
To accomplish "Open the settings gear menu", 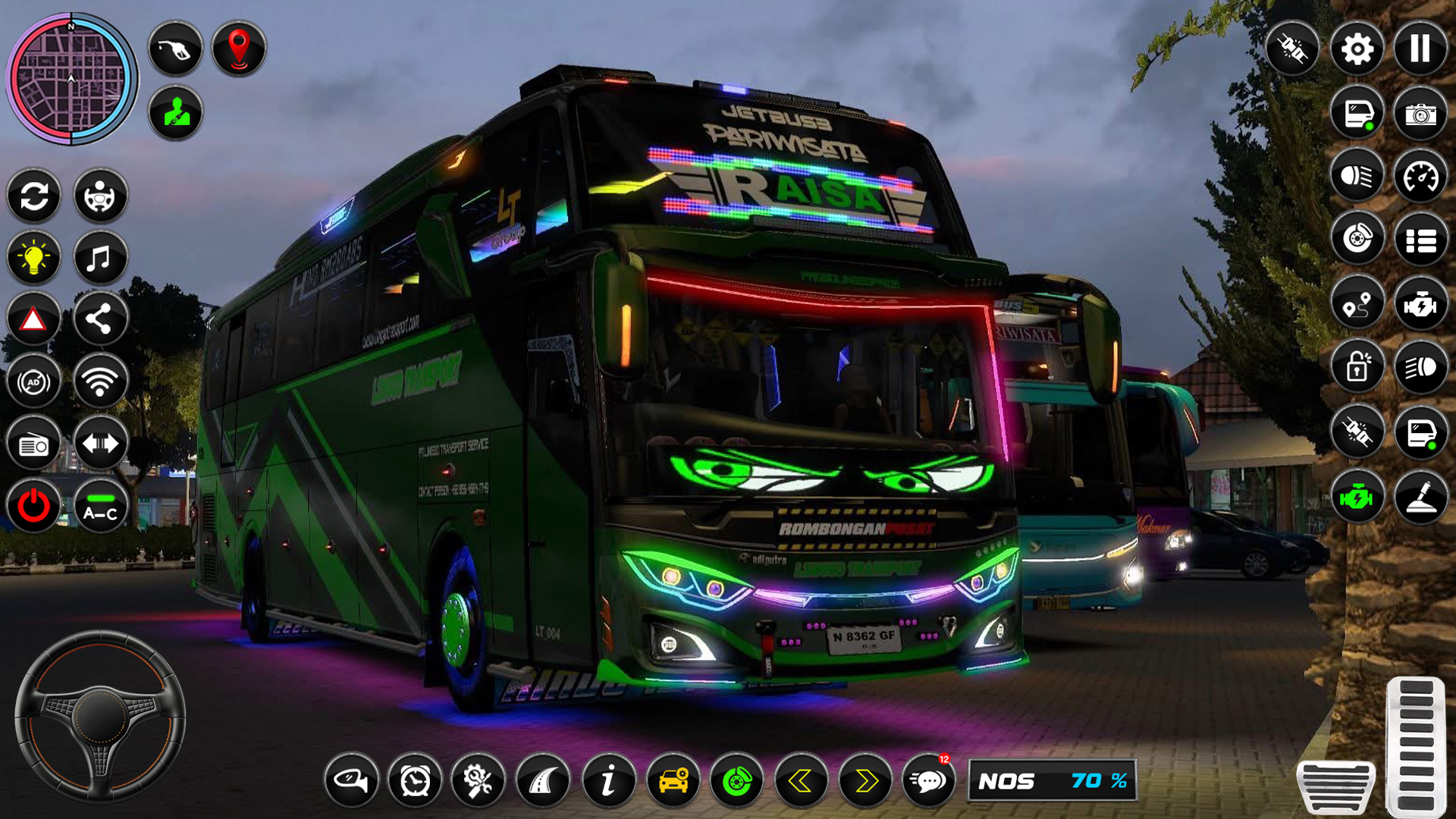I will (1357, 48).
